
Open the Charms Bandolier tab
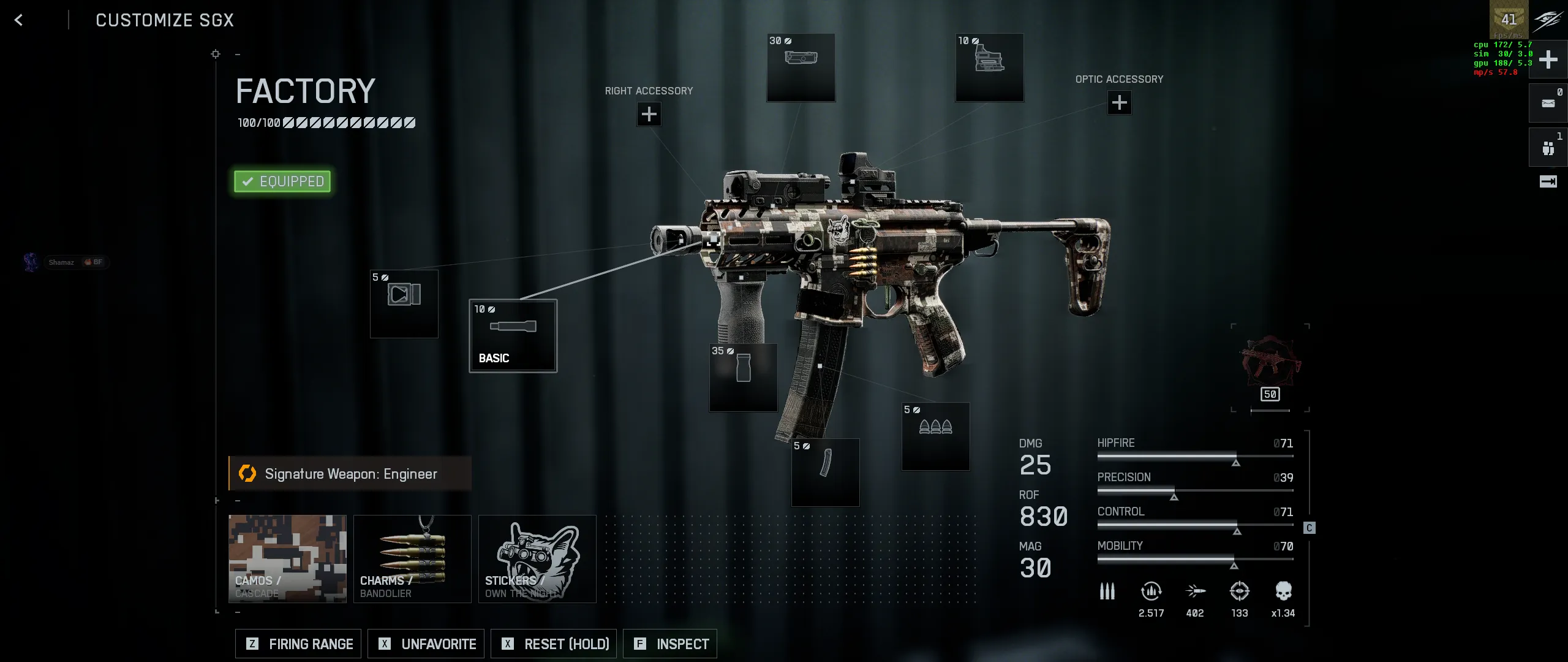413,558
